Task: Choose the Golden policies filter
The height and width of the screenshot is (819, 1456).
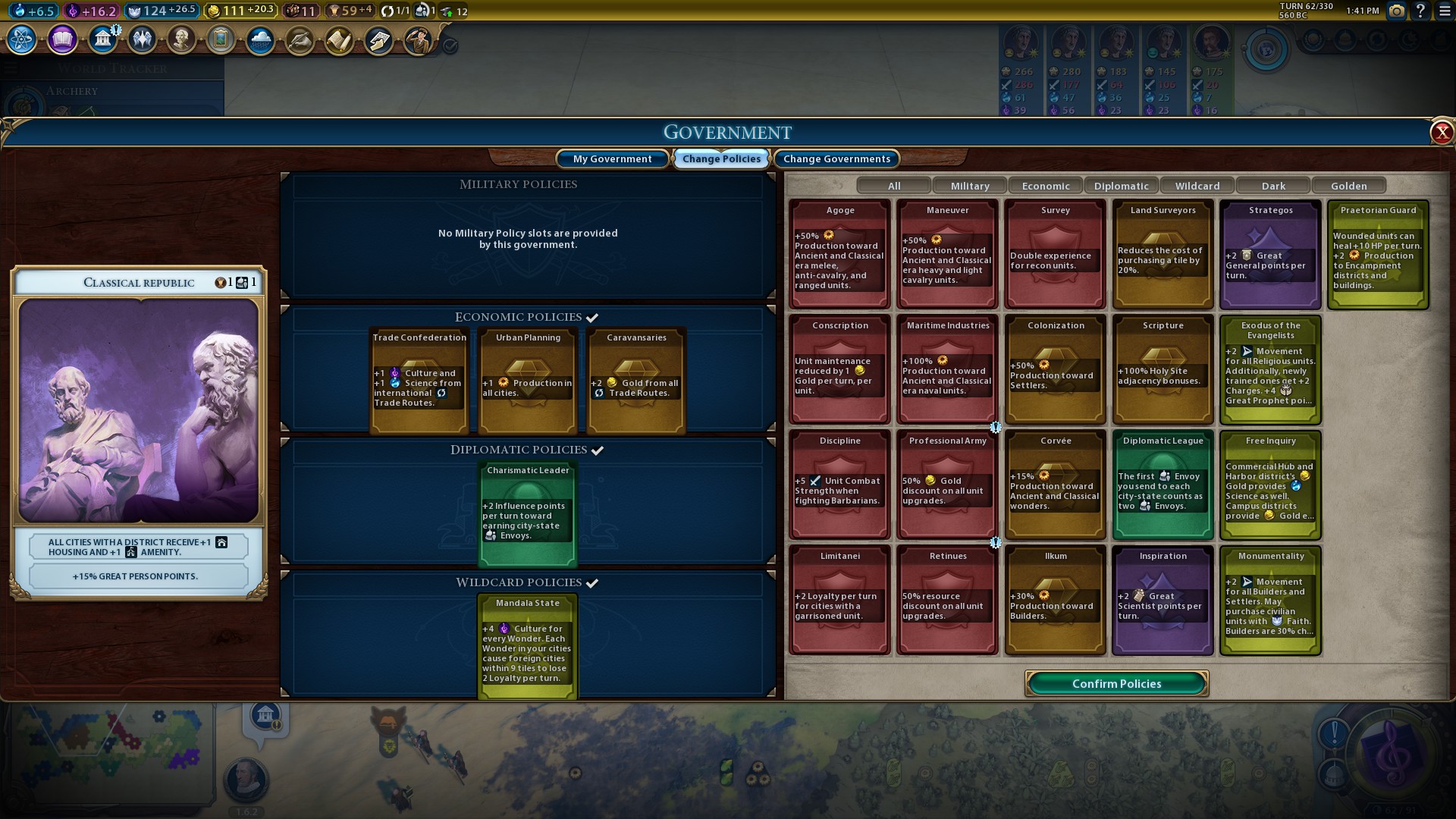Action: pyautogui.click(x=1348, y=186)
